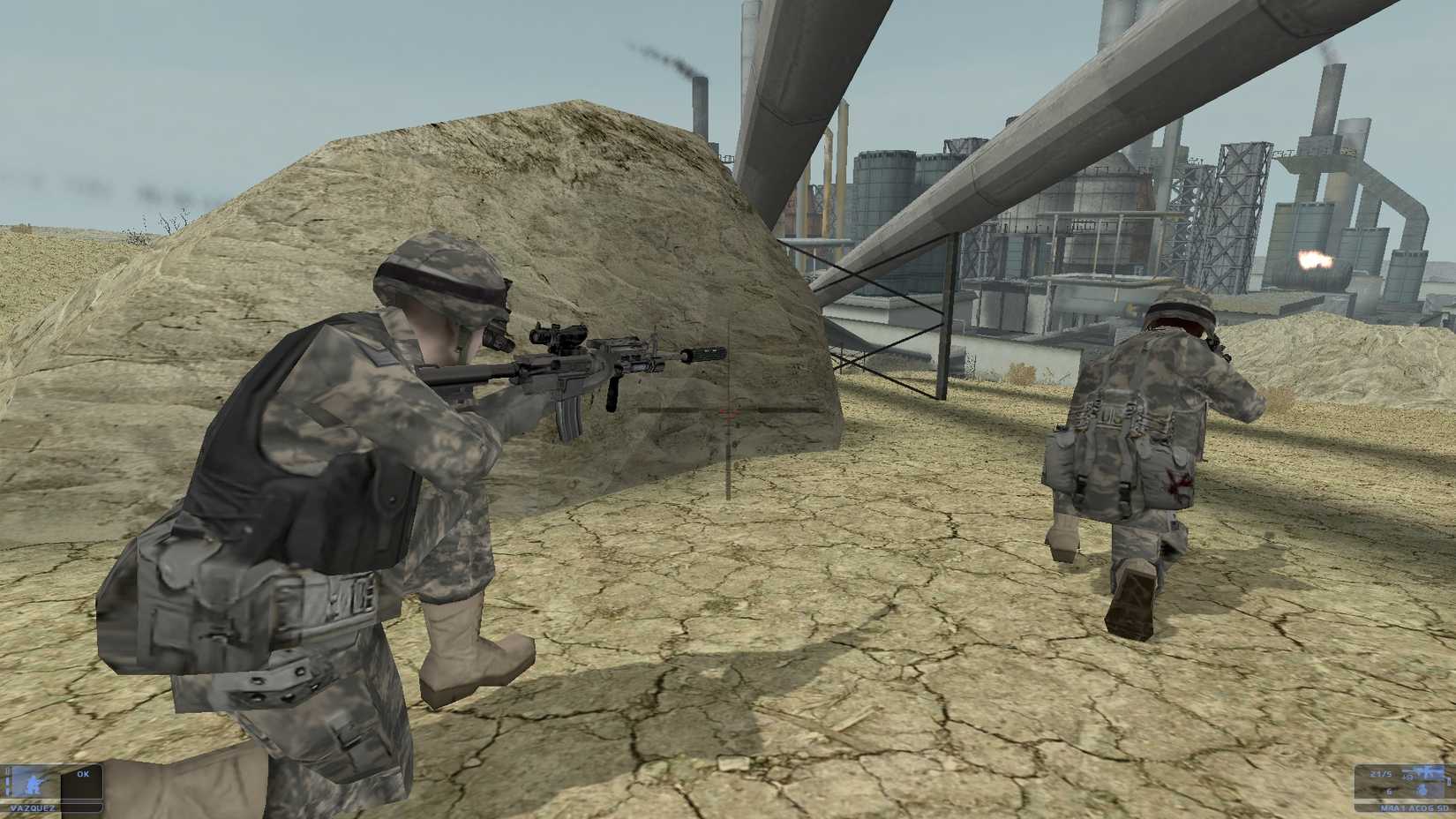Toggle the fireteam command panel visibility

[82, 785]
